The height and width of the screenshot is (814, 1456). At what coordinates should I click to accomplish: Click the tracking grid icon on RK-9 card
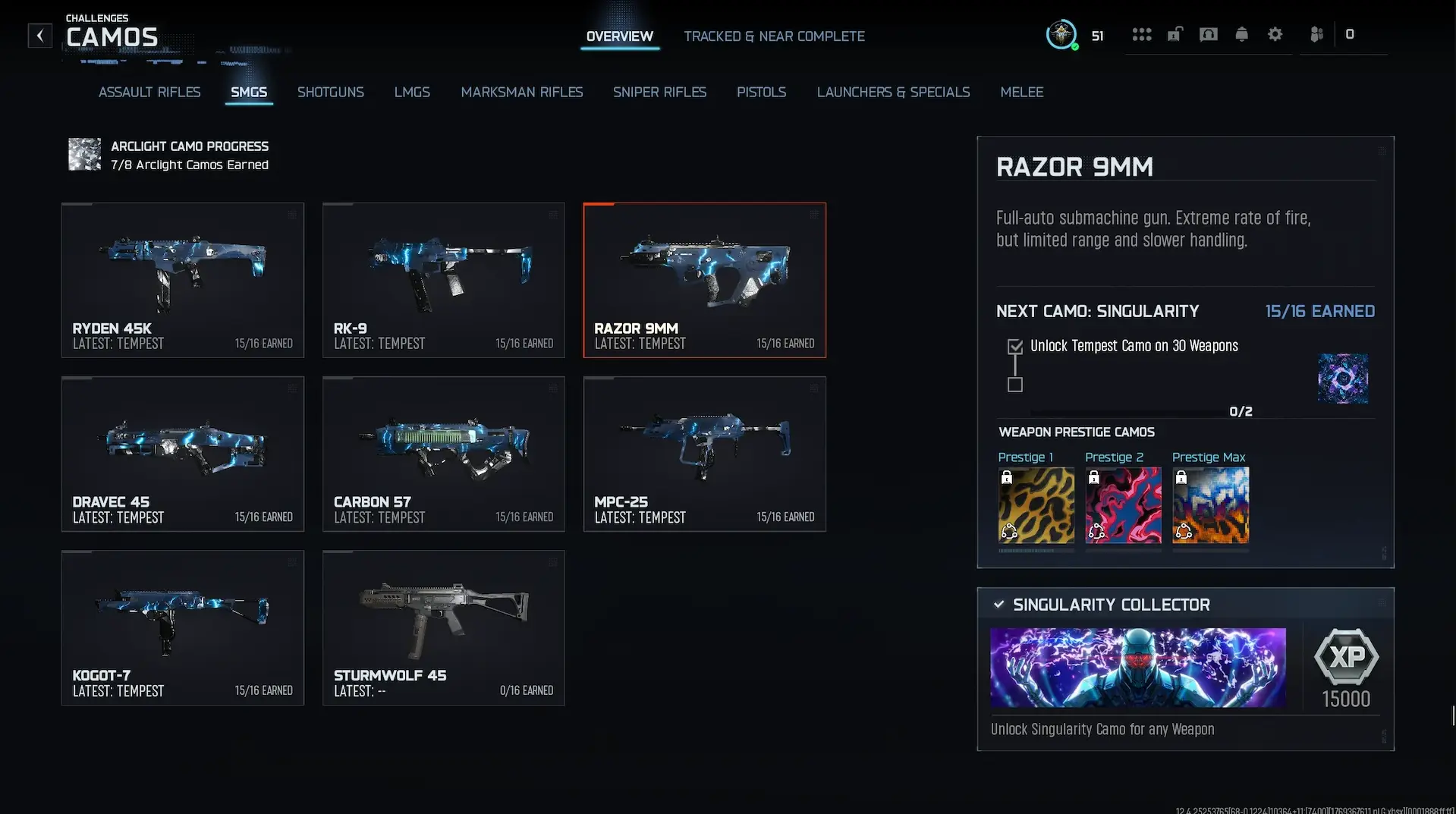pyautogui.click(x=553, y=215)
